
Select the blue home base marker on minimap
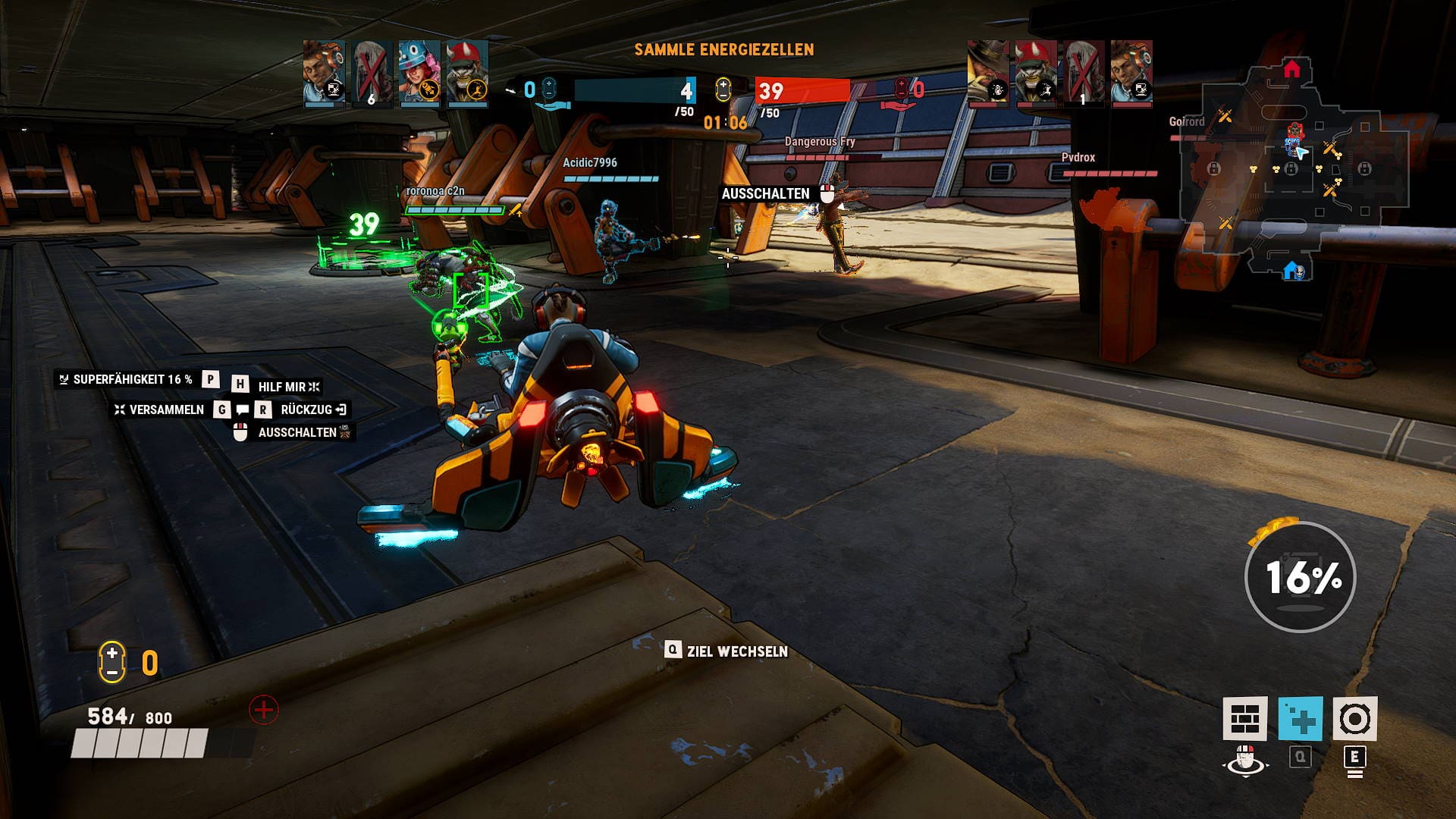pos(1292,270)
